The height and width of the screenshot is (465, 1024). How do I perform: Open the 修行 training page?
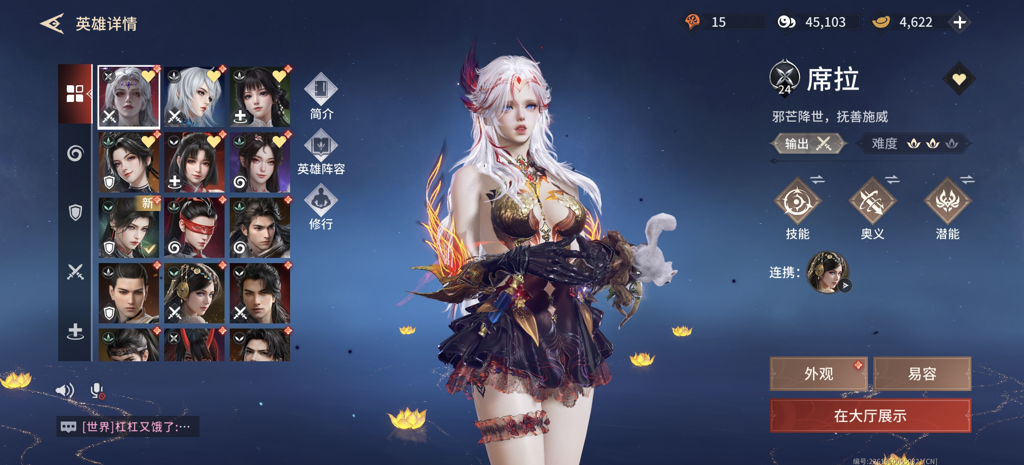321,207
